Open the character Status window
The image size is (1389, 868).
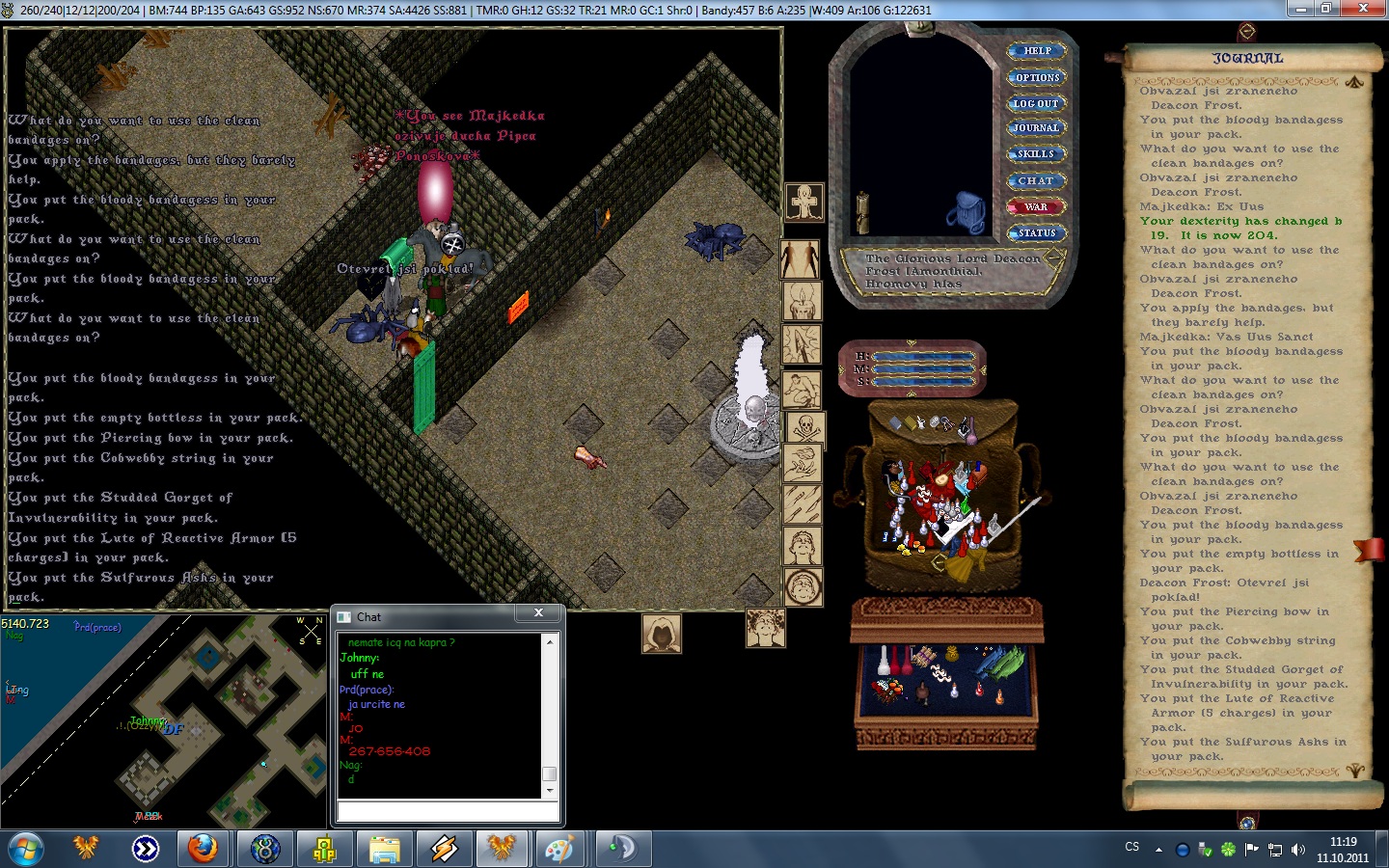click(x=1036, y=232)
